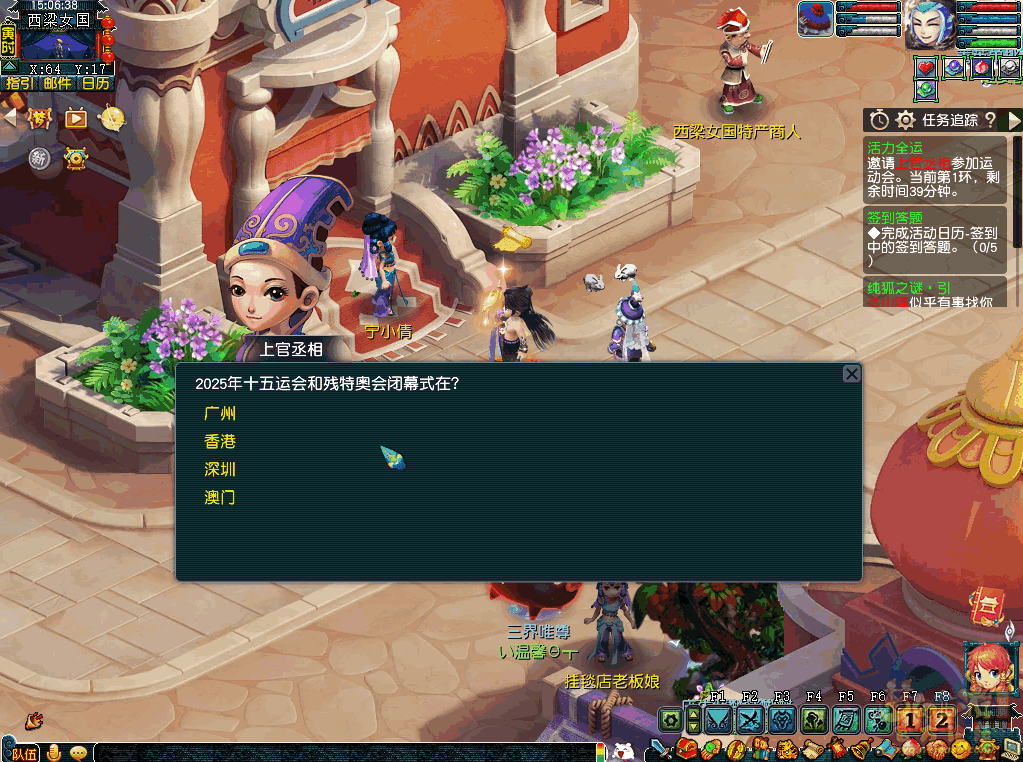This screenshot has height=762, width=1023.
Task: Choose the answer 香港
Action: pyautogui.click(x=220, y=441)
